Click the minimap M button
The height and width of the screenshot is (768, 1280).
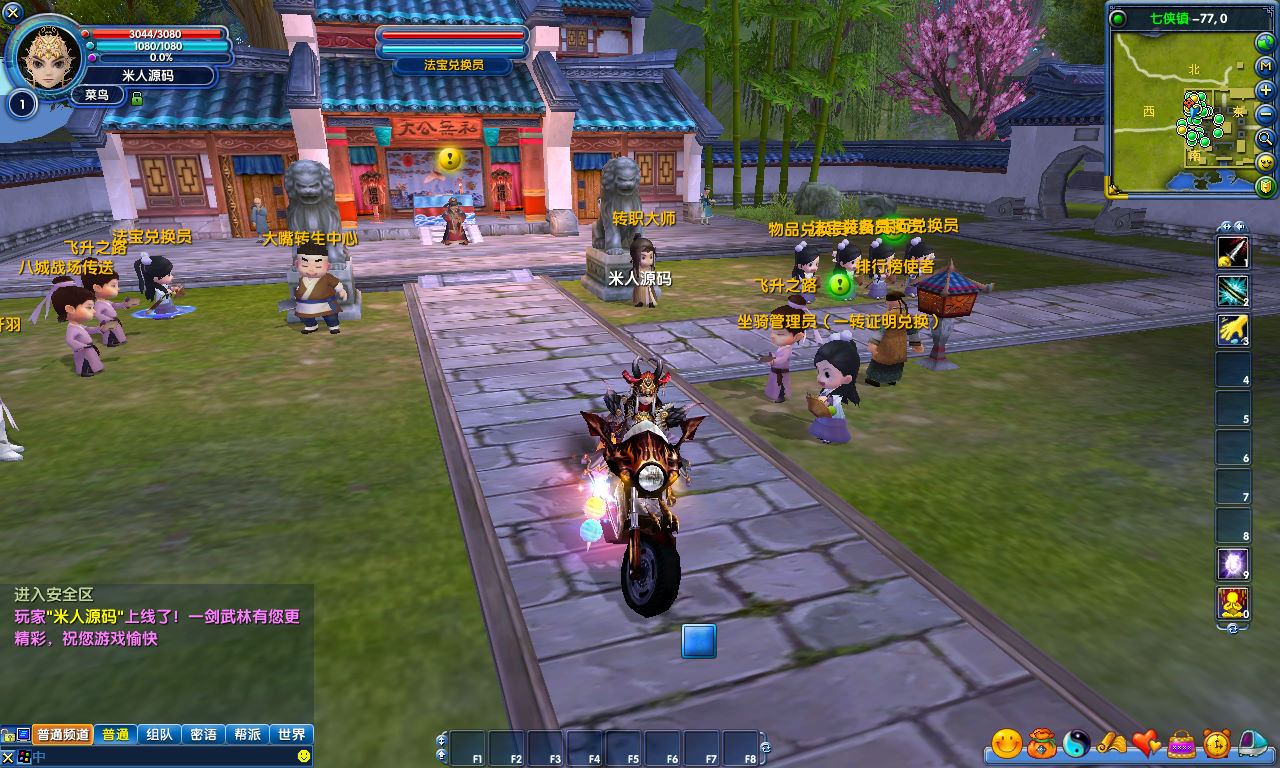[x=1266, y=66]
